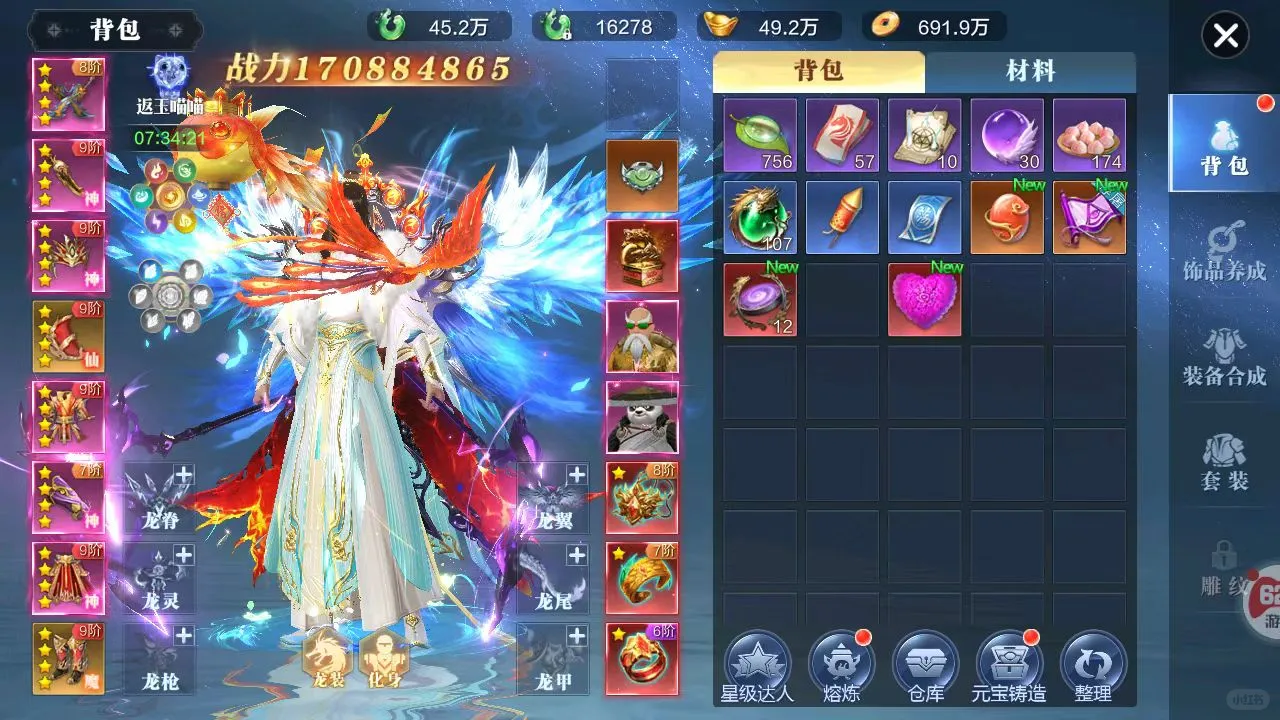The image size is (1280, 720).
Task: Click the 龙翼 dragon equipment slot
Action: [553, 497]
